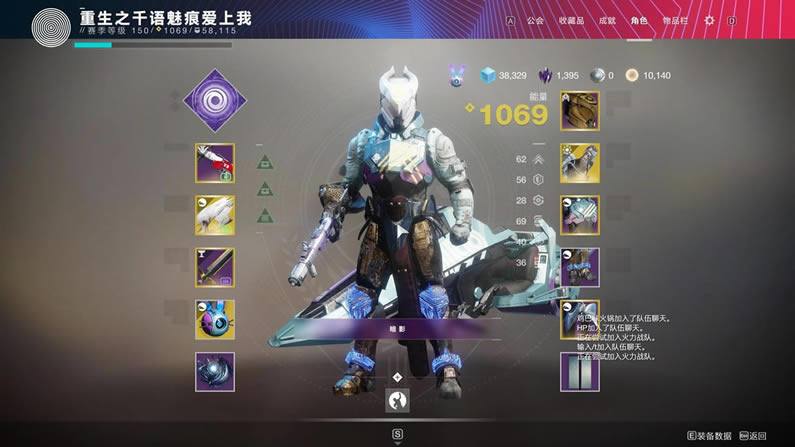Select the golden exotic gauntlets slot
Image resolution: width=795 pixels, height=447 pixels.
click(x=580, y=163)
